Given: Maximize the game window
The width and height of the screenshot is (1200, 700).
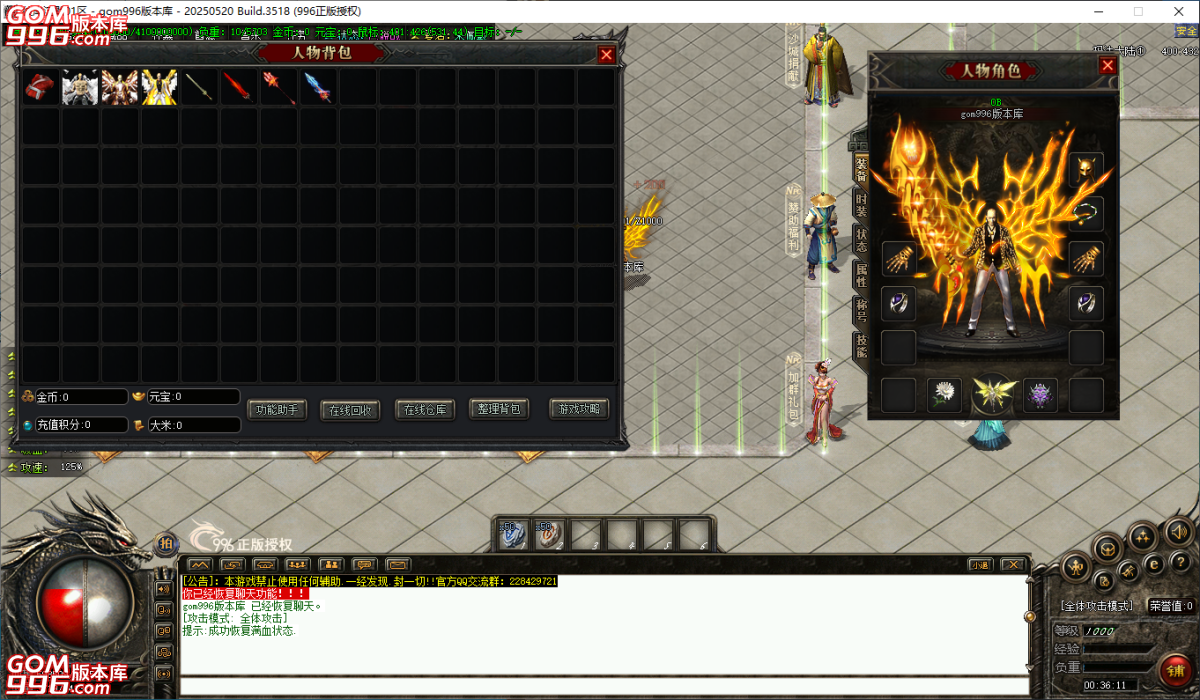Looking at the screenshot, I should tap(1138, 11).
